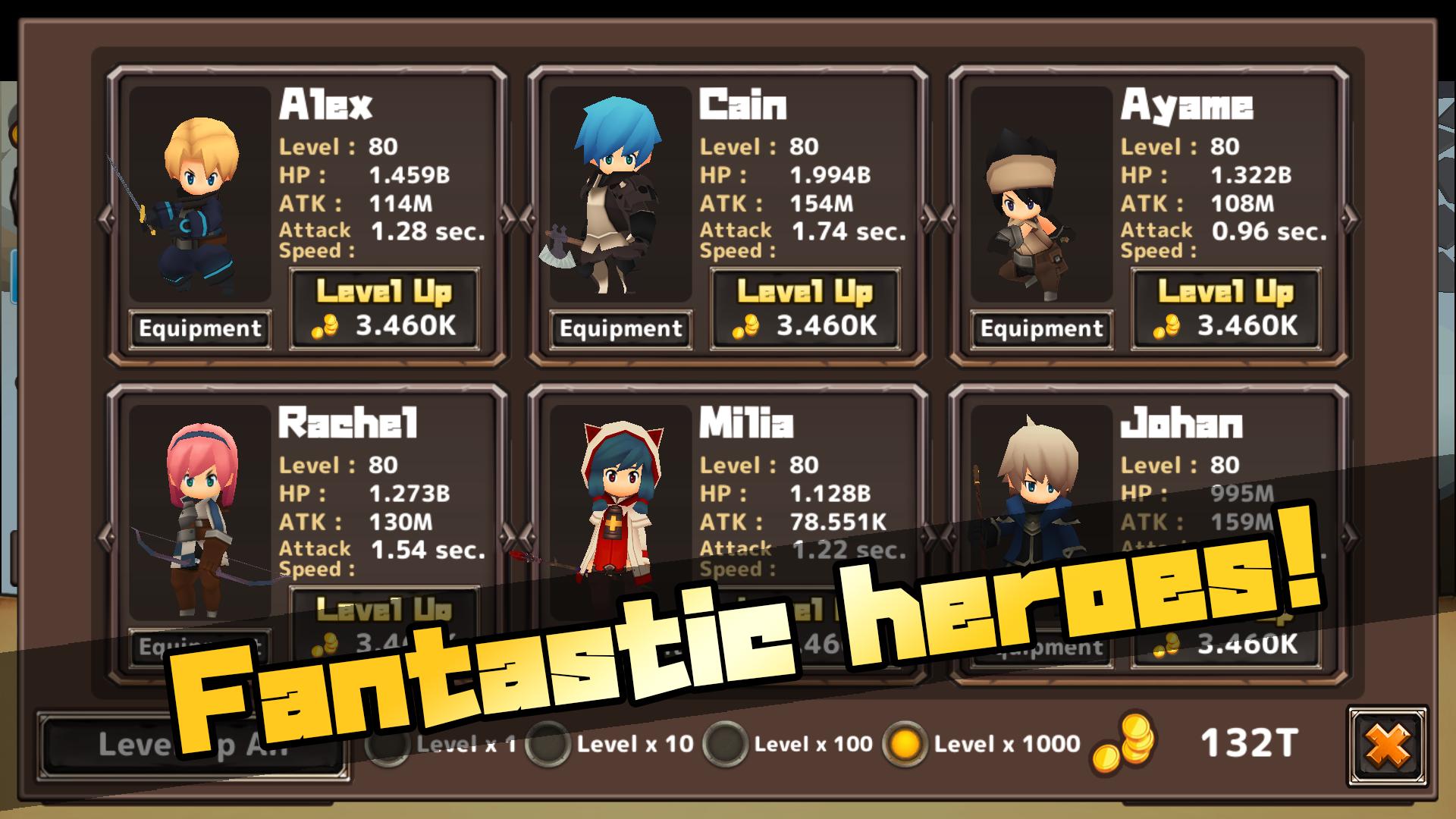Open Alex's Equipment panel

point(199,329)
